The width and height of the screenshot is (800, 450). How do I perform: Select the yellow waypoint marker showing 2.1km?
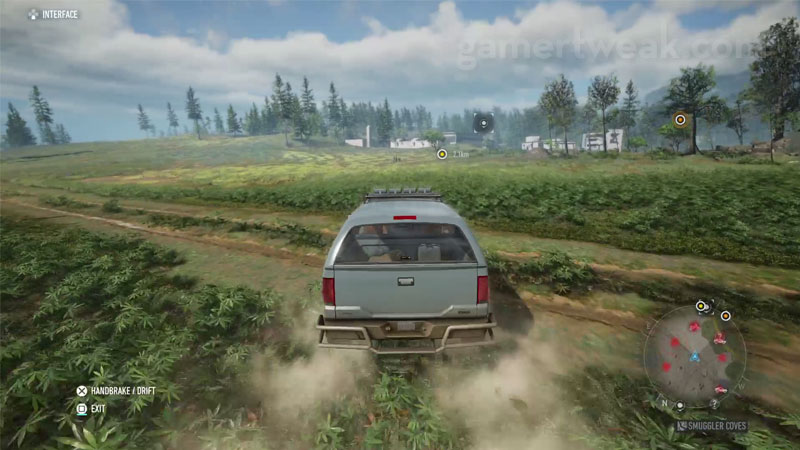(x=442, y=154)
